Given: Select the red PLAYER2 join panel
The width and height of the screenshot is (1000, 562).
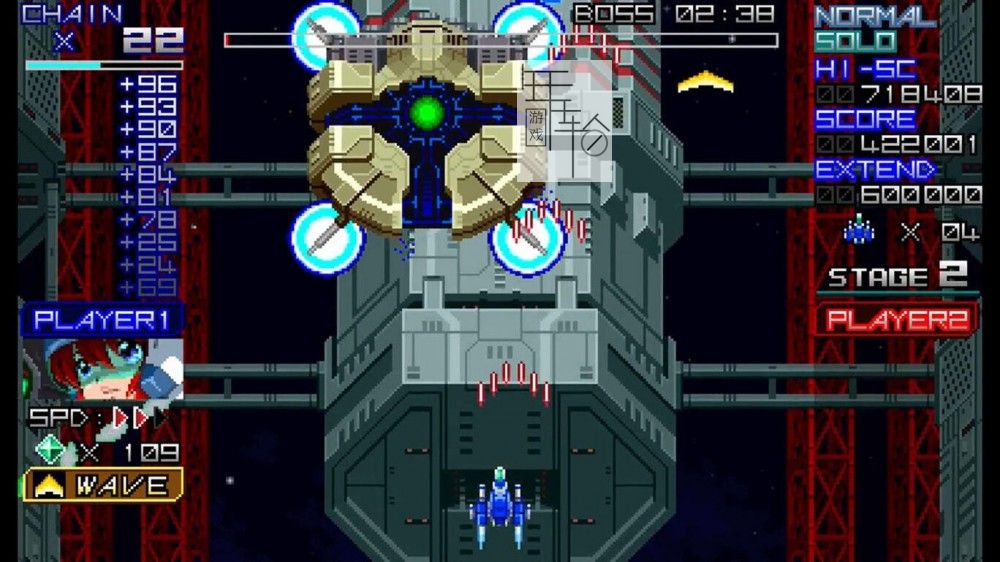Looking at the screenshot, I should pyautogui.click(x=897, y=320).
